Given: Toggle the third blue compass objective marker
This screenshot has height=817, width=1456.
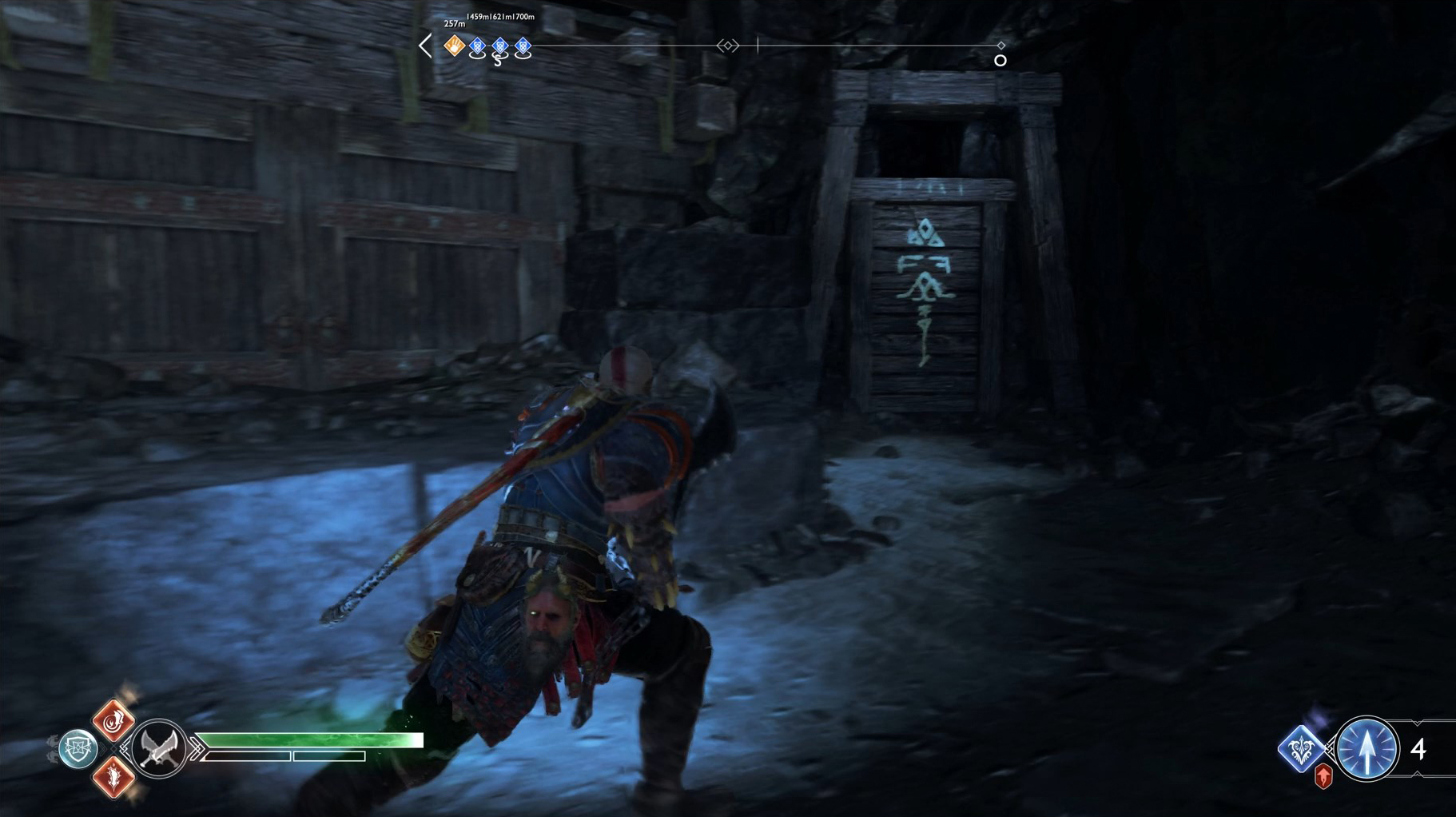Looking at the screenshot, I should [x=523, y=47].
